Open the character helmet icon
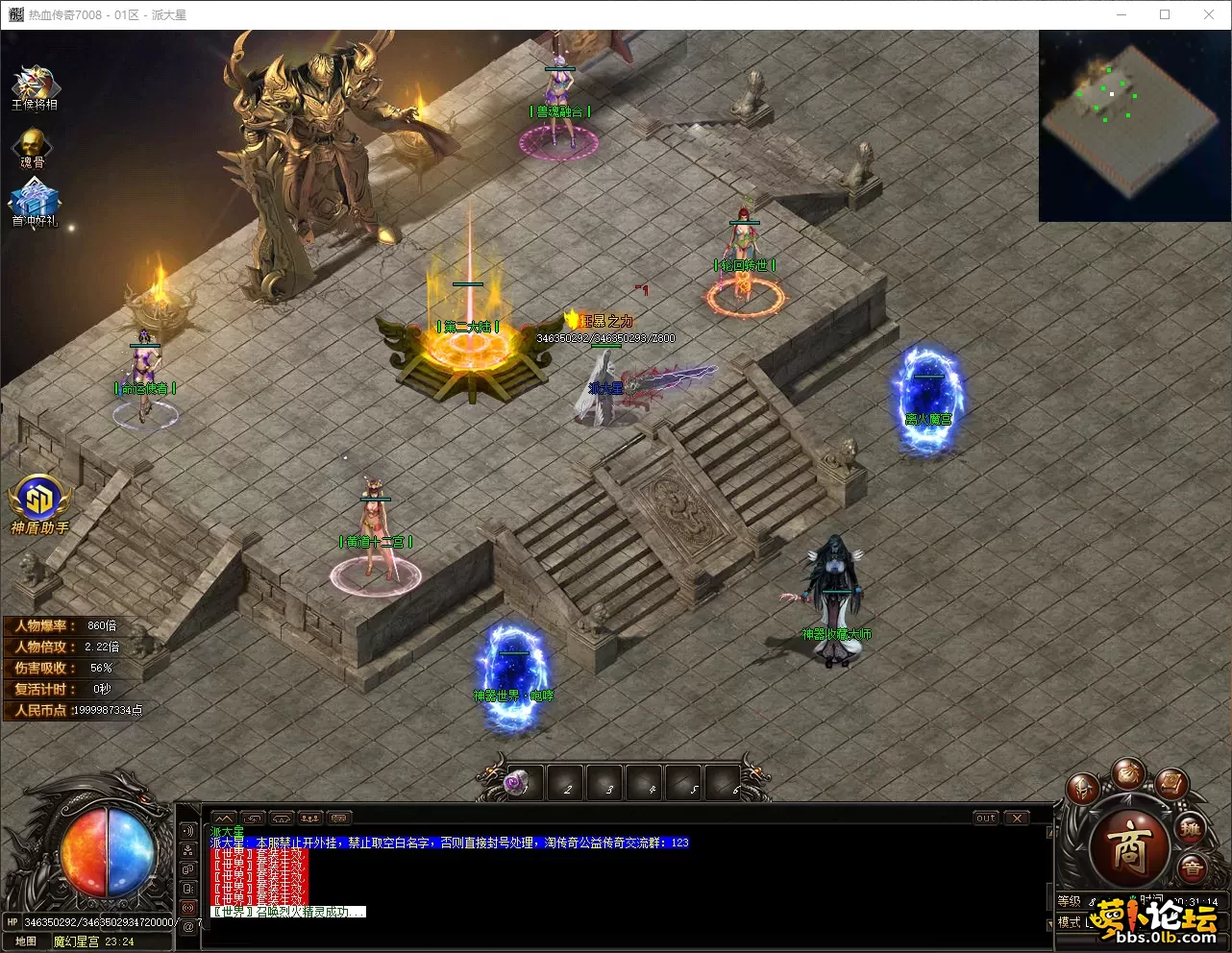The width and height of the screenshot is (1232, 953). click(1082, 789)
